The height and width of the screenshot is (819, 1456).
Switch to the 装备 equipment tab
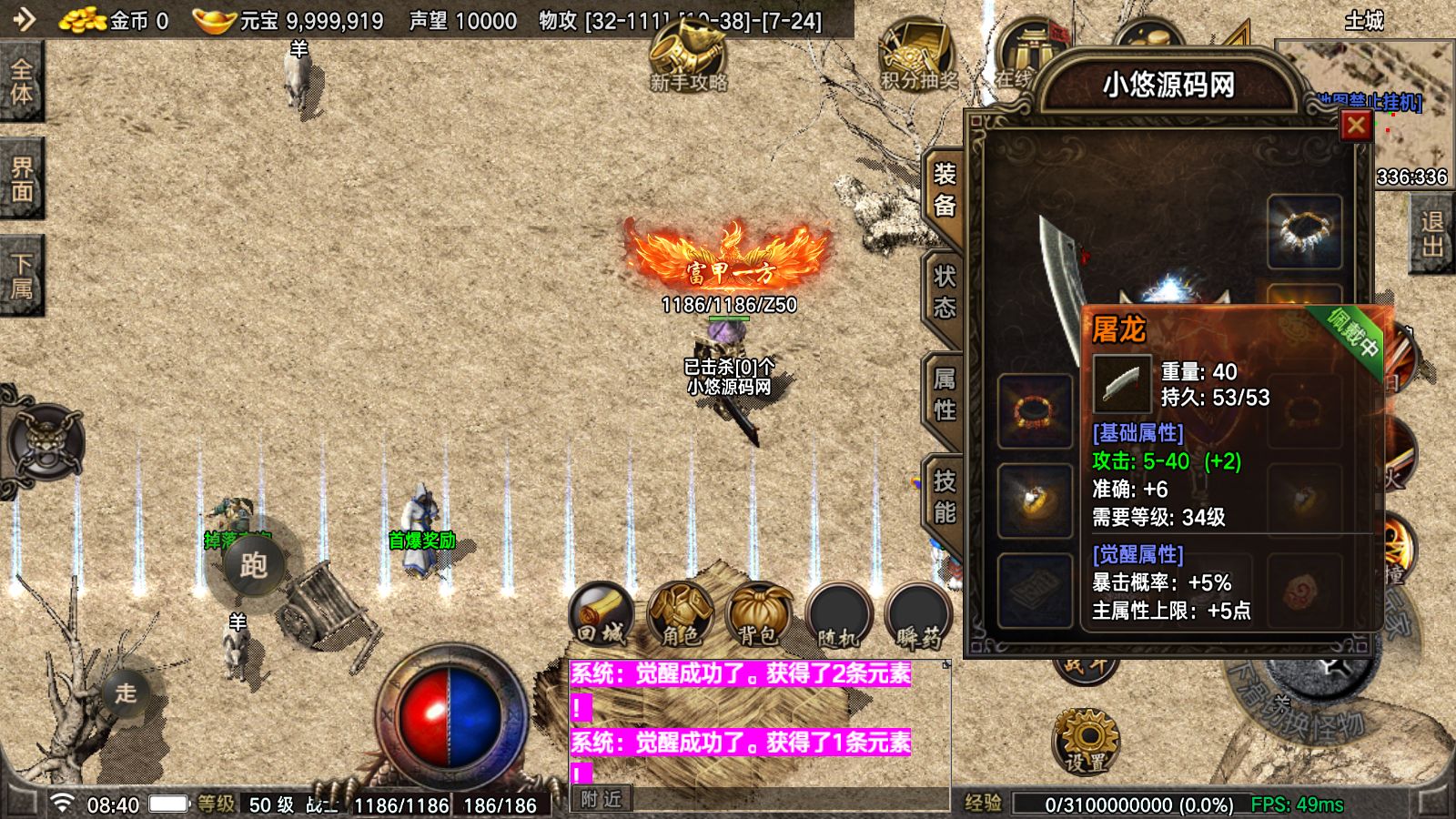pyautogui.click(x=945, y=190)
